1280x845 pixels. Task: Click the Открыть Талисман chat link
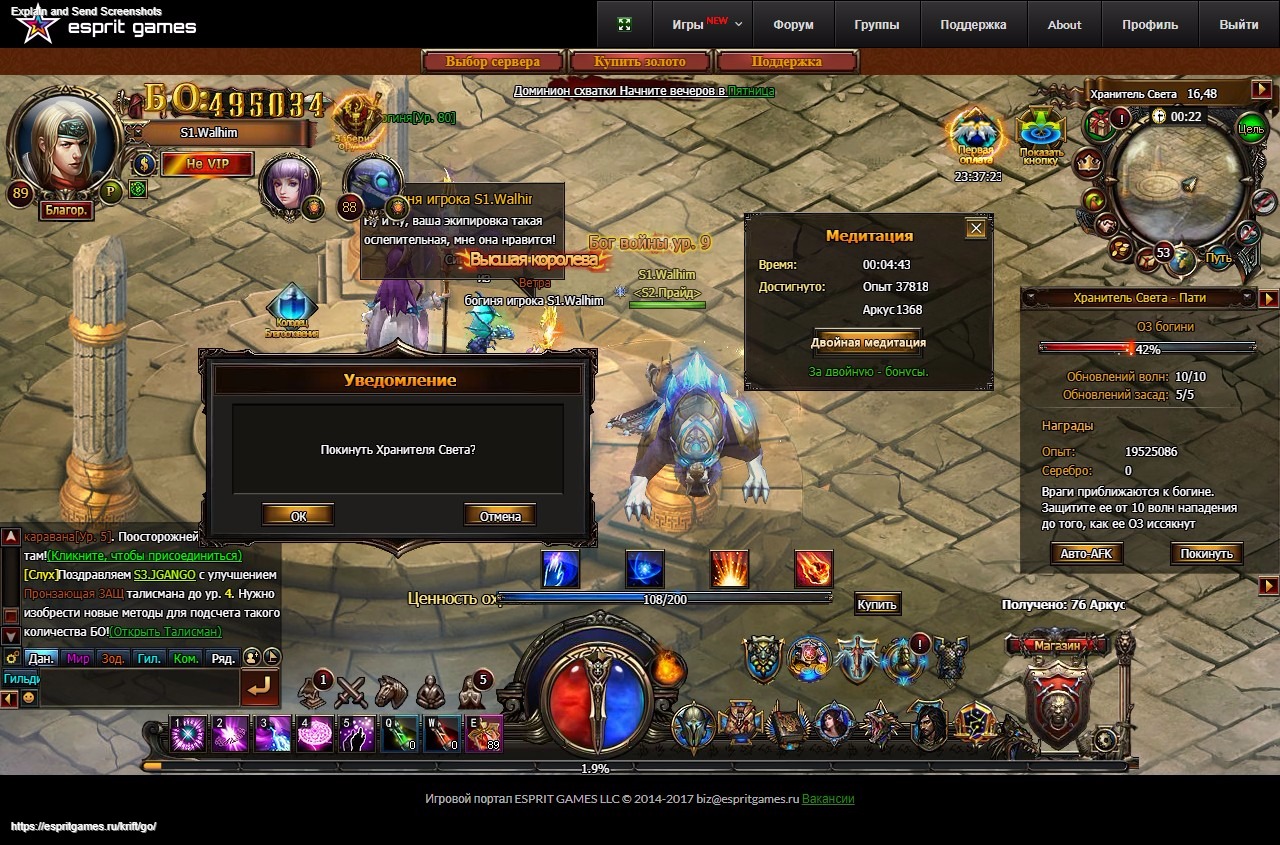point(166,632)
